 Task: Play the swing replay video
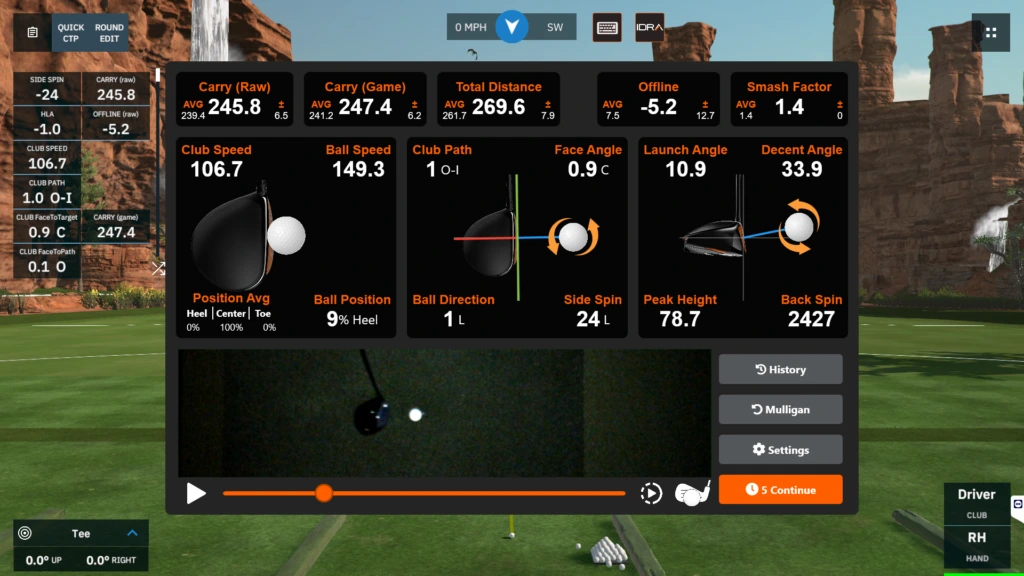click(x=196, y=493)
